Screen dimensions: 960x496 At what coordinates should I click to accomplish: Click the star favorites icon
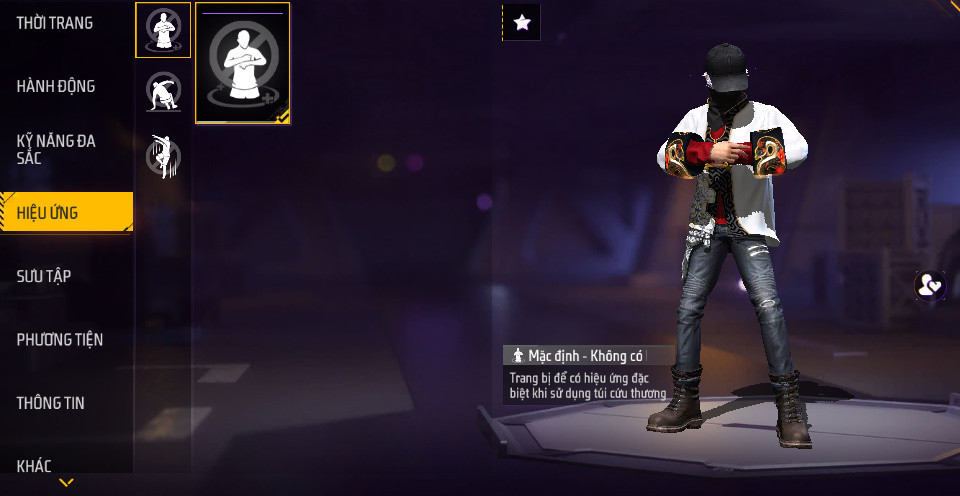tap(521, 22)
